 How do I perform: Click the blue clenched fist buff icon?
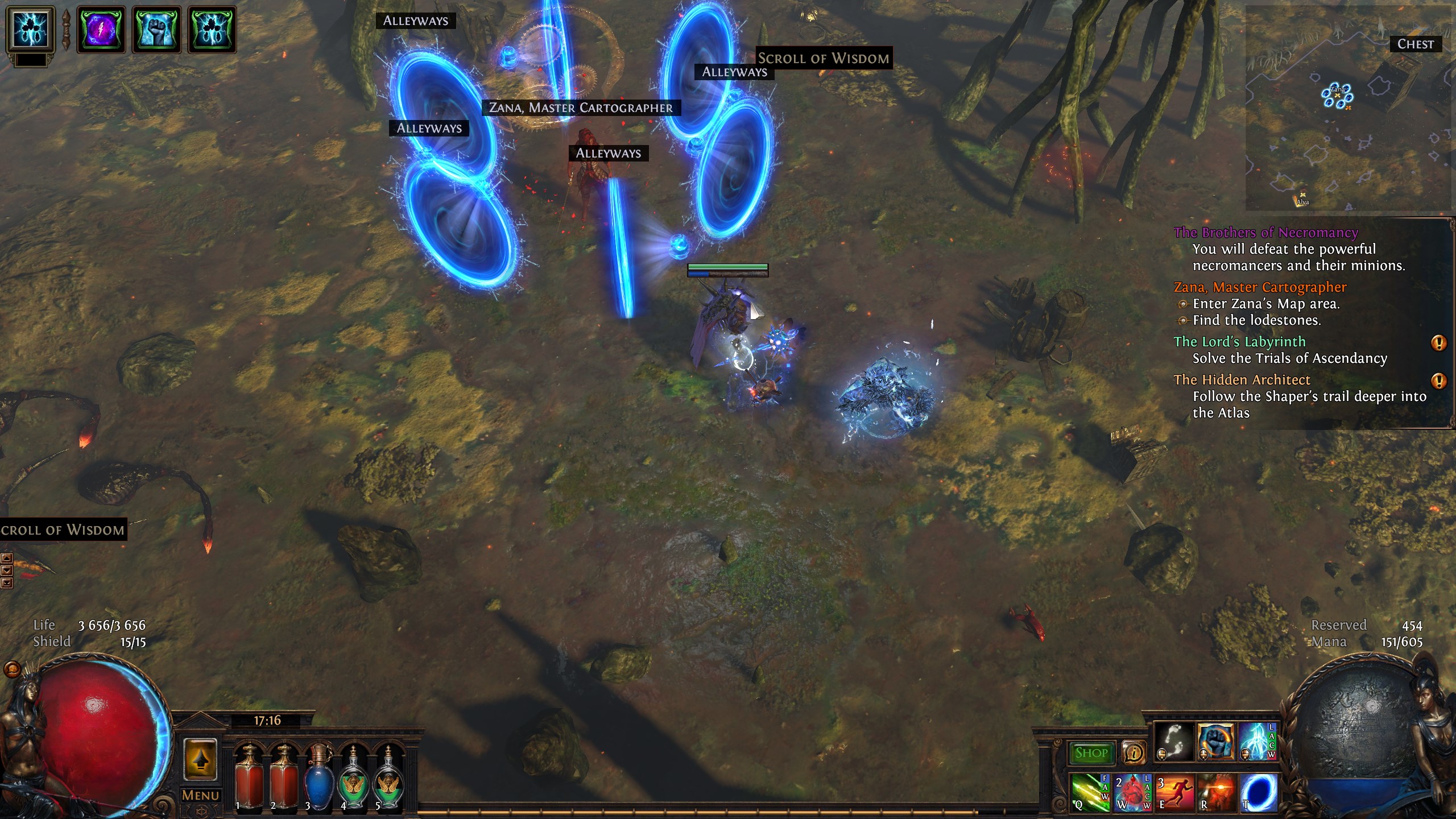(156, 29)
